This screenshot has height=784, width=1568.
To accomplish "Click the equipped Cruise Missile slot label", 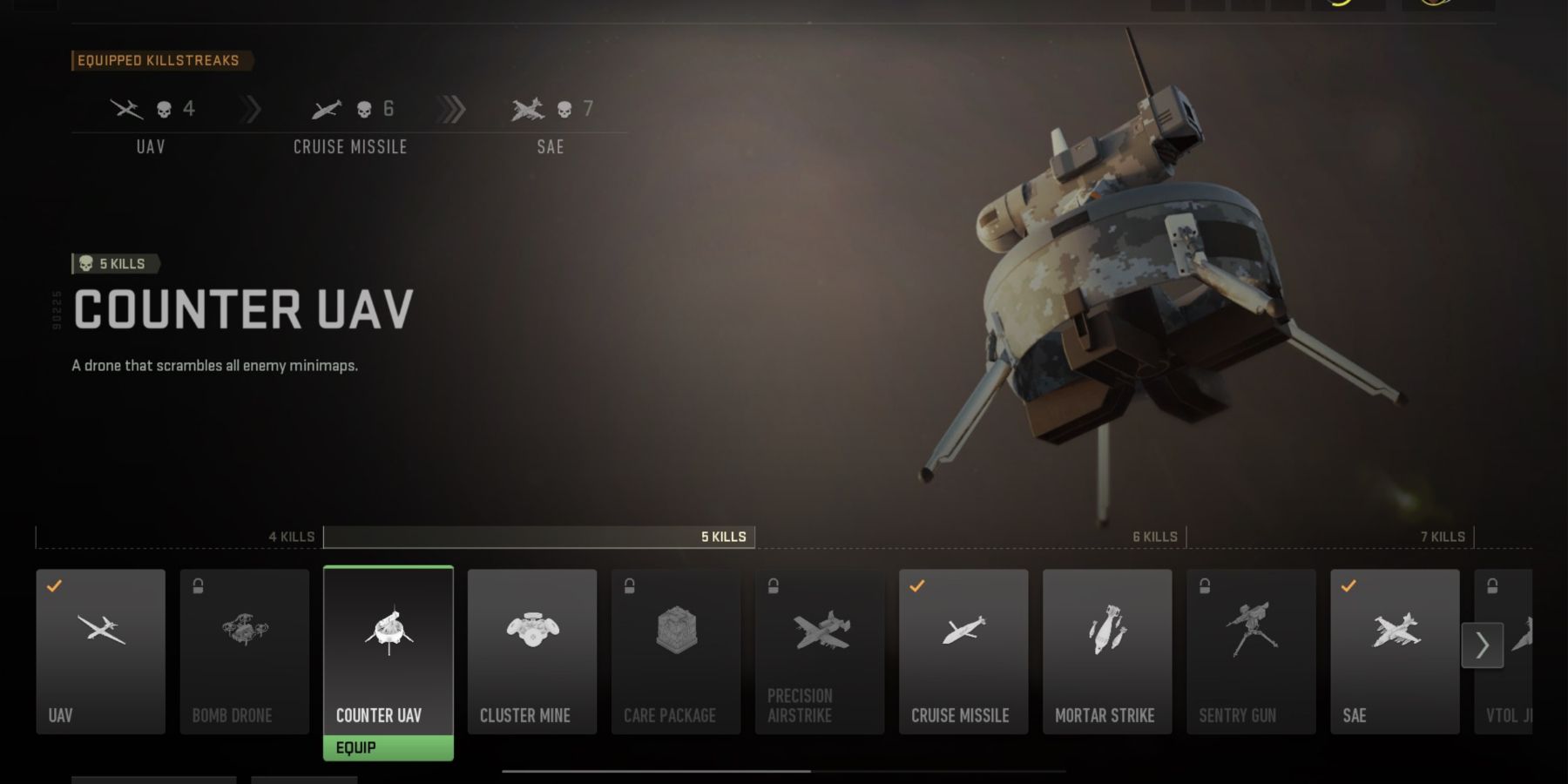I will point(349,147).
